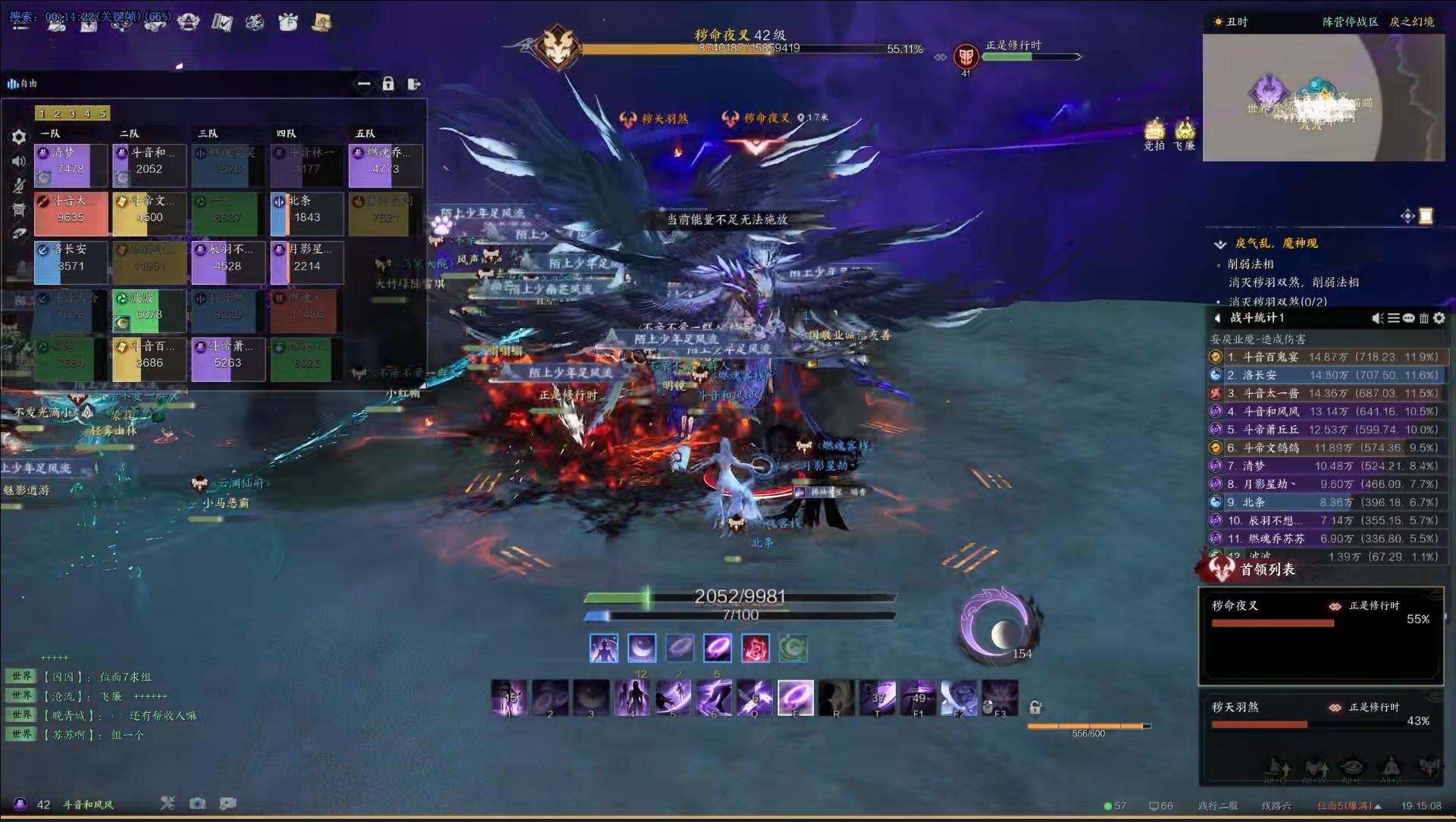The height and width of the screenshot is (822, 1456).
Task: Select 斗音百鬼宴 row in damage statistics
Action: tap(1326, 357)
